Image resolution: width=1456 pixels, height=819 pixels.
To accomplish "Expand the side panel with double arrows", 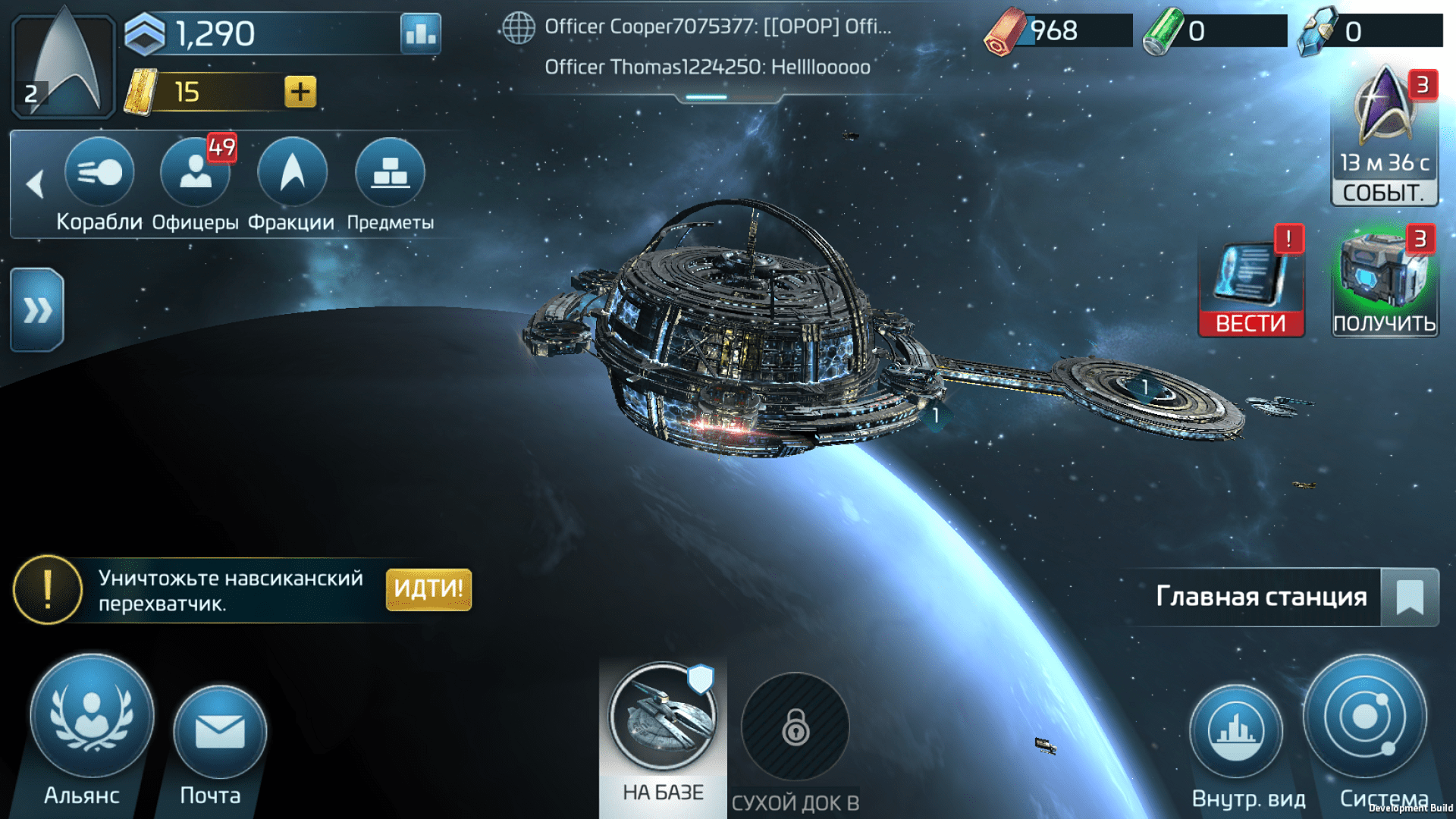I will click(x=37, y=309).
